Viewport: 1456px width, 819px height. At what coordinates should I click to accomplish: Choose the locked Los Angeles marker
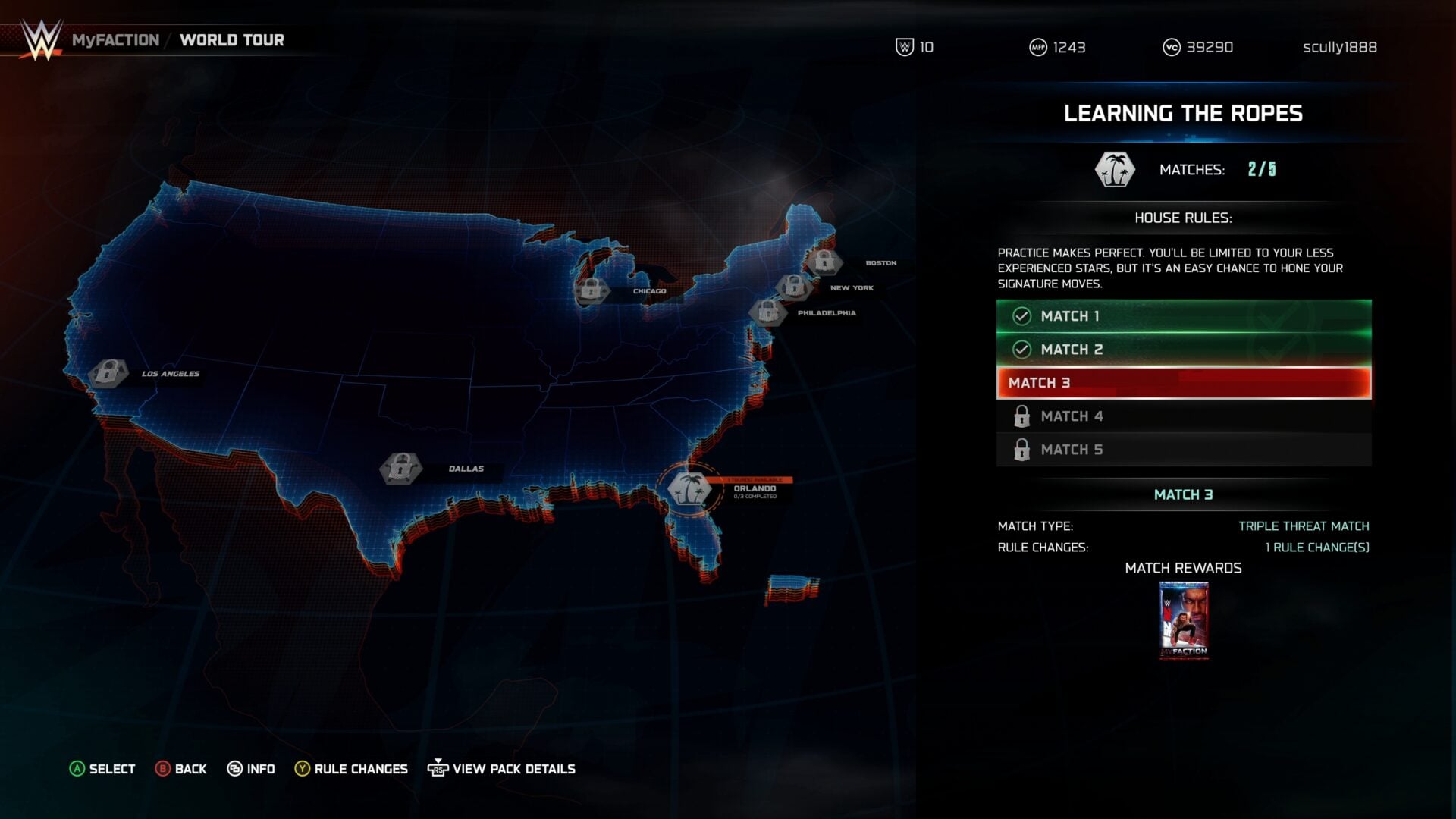click(108, 373)
